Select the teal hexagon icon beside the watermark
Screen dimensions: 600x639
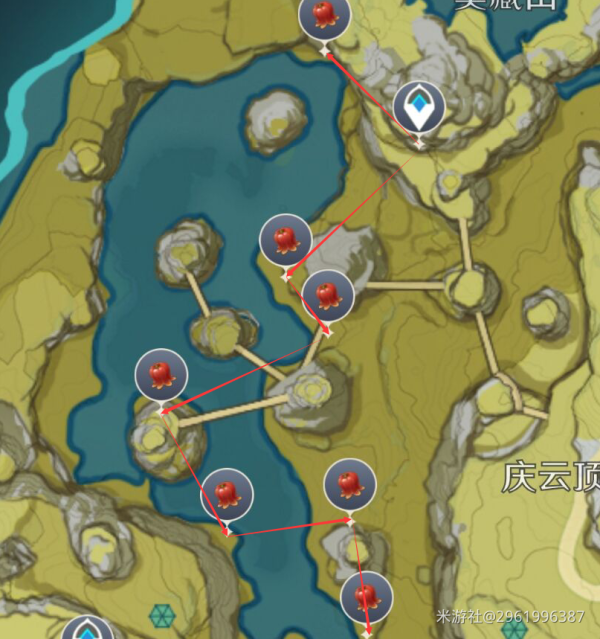click(514, 629)
